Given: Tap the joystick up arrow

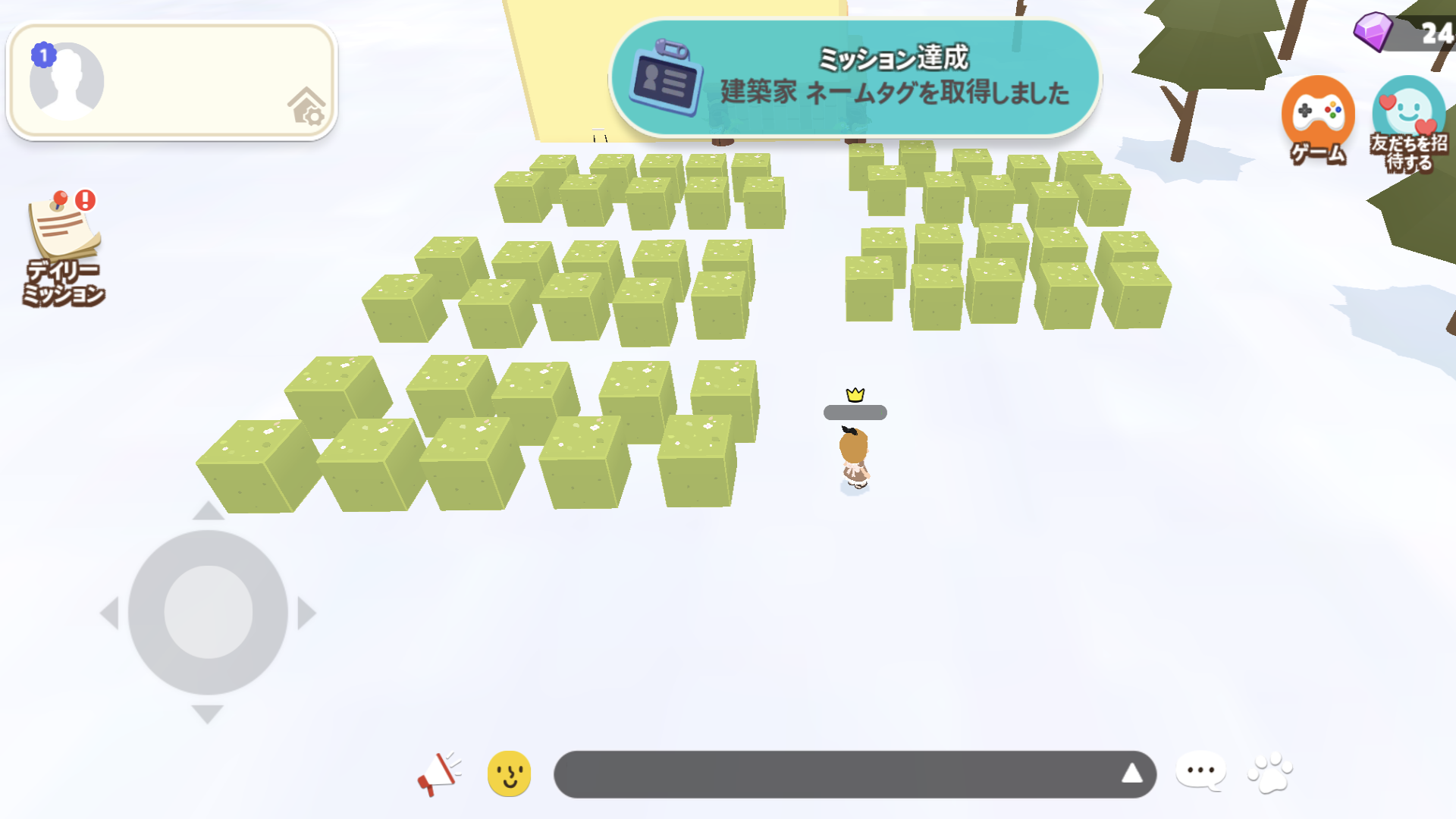Looking at the screenshot, I should point(208,511).
